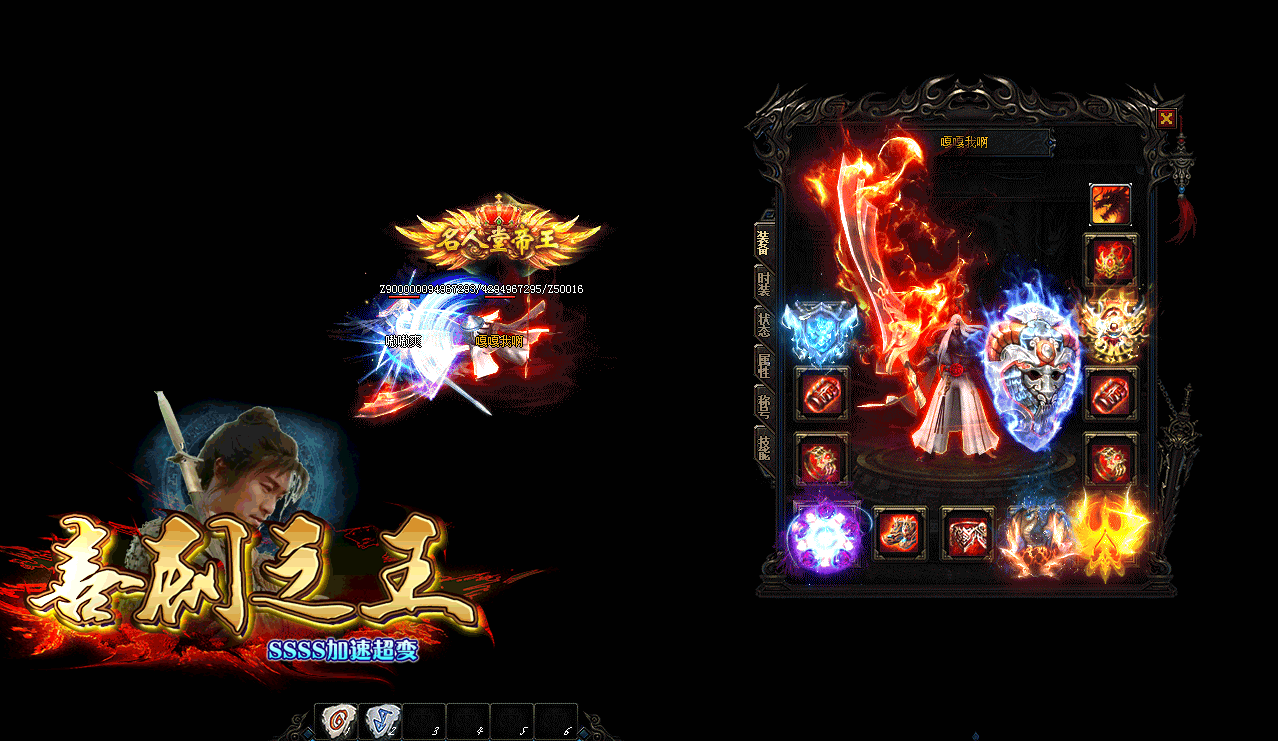Use the red rune stone in hotbar slot 1

336,721
